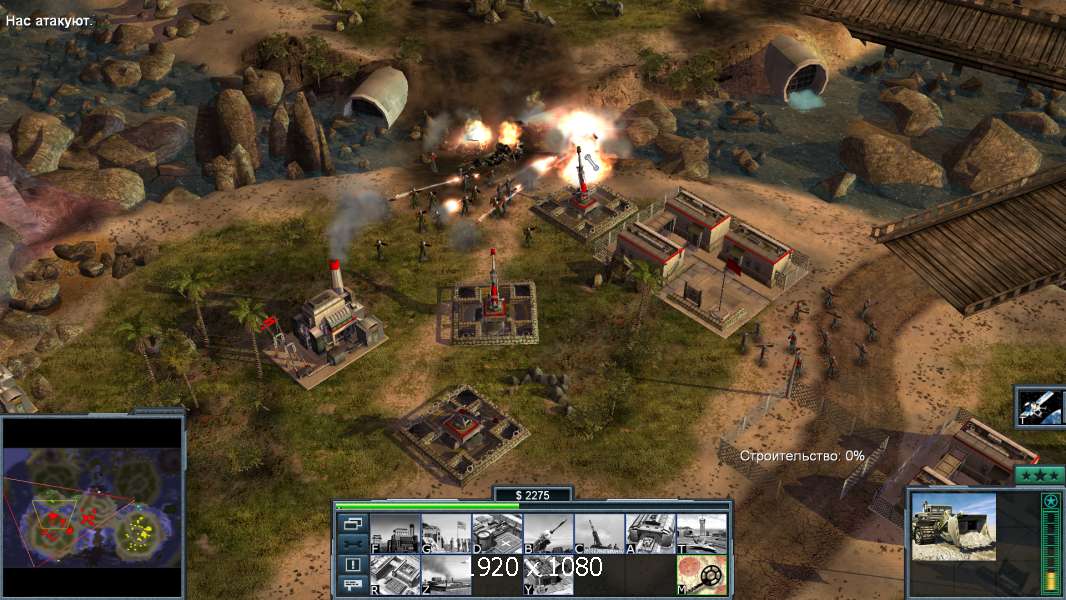Screen dimensions: 1066x600
Task: Build the helipad structure marked D
Action: coord(497,534)
